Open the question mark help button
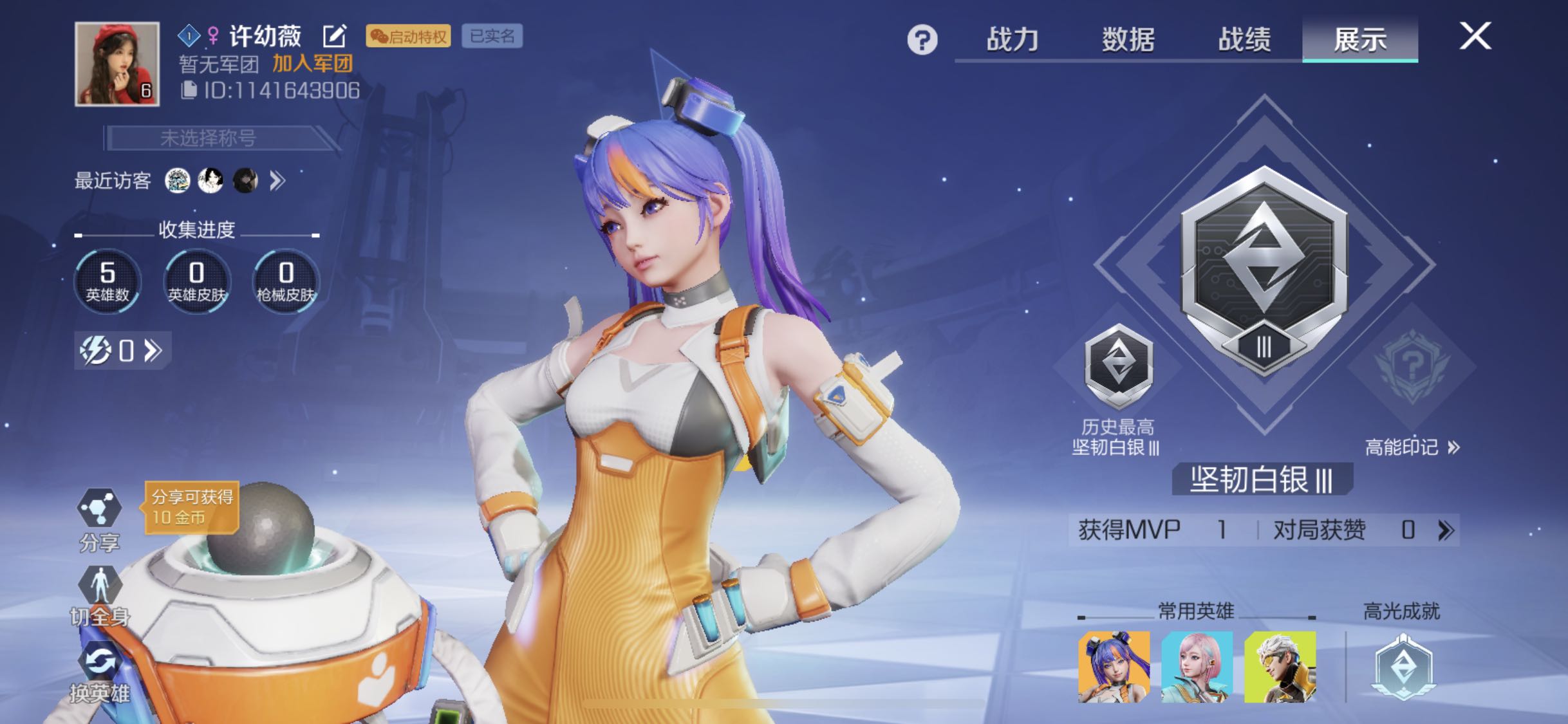1568x724 pixels. (x=922, y=41)
